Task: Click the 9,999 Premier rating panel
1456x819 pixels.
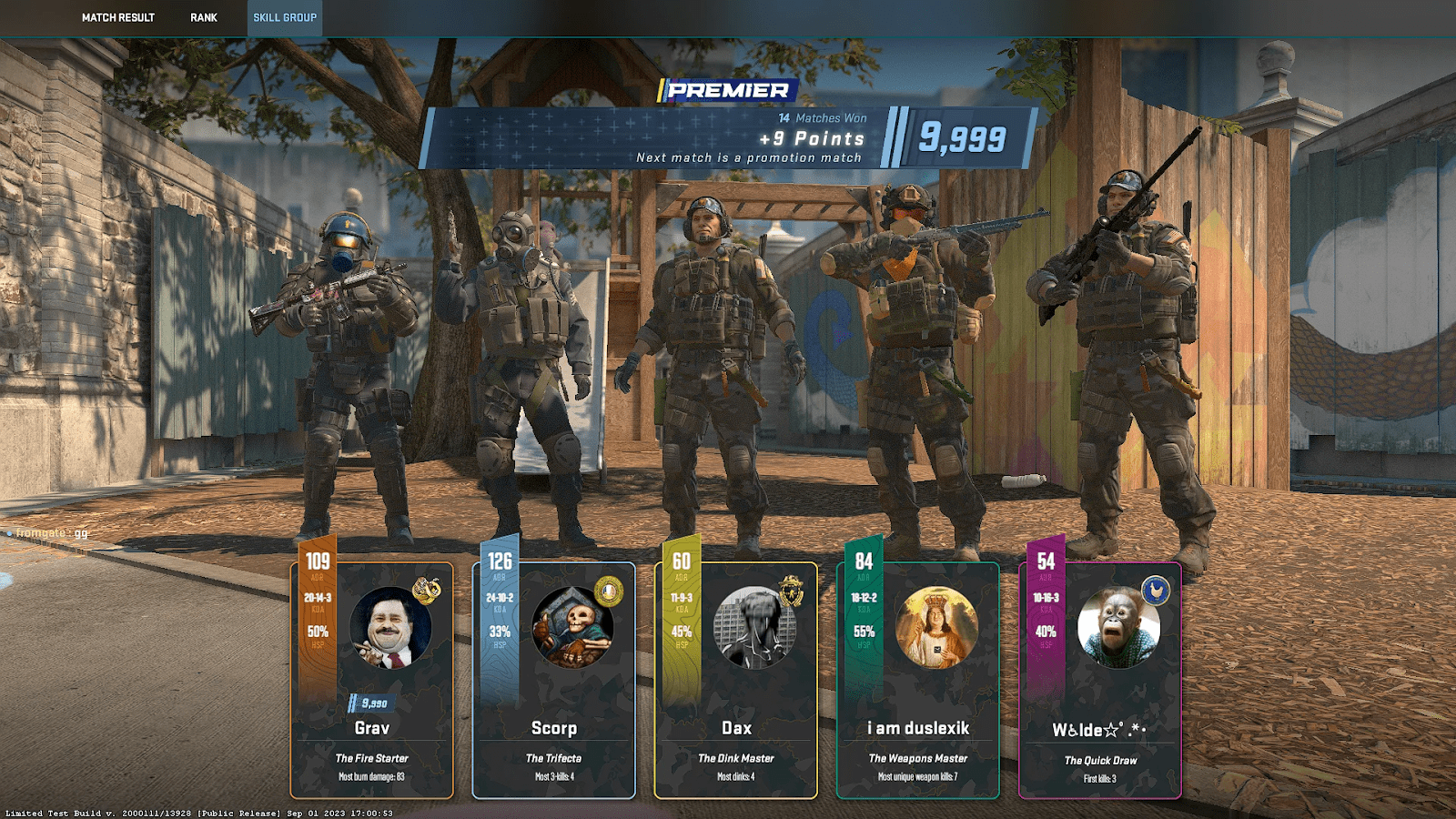Action: click(x=962, y=138)
